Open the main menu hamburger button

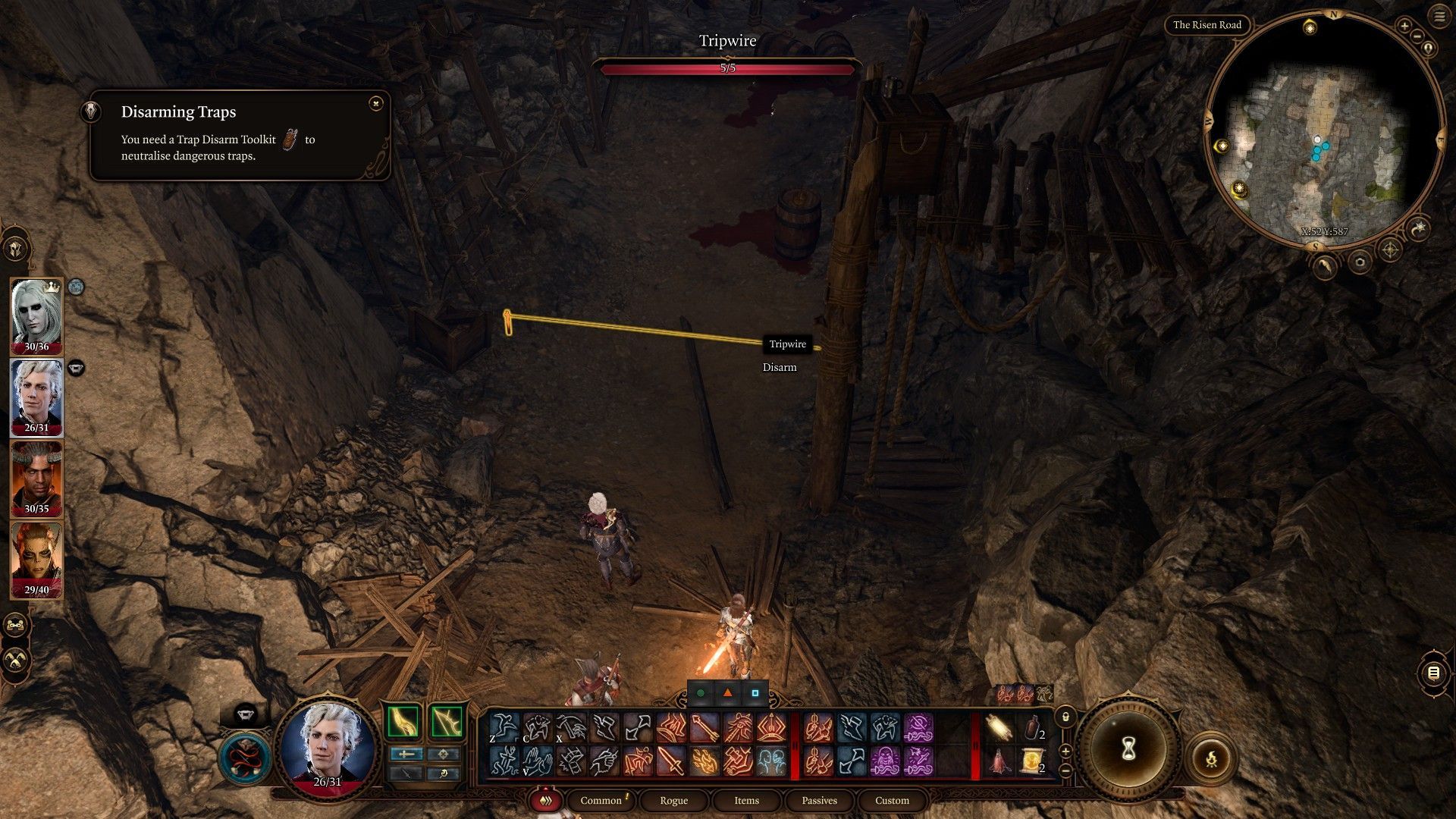1439,17
